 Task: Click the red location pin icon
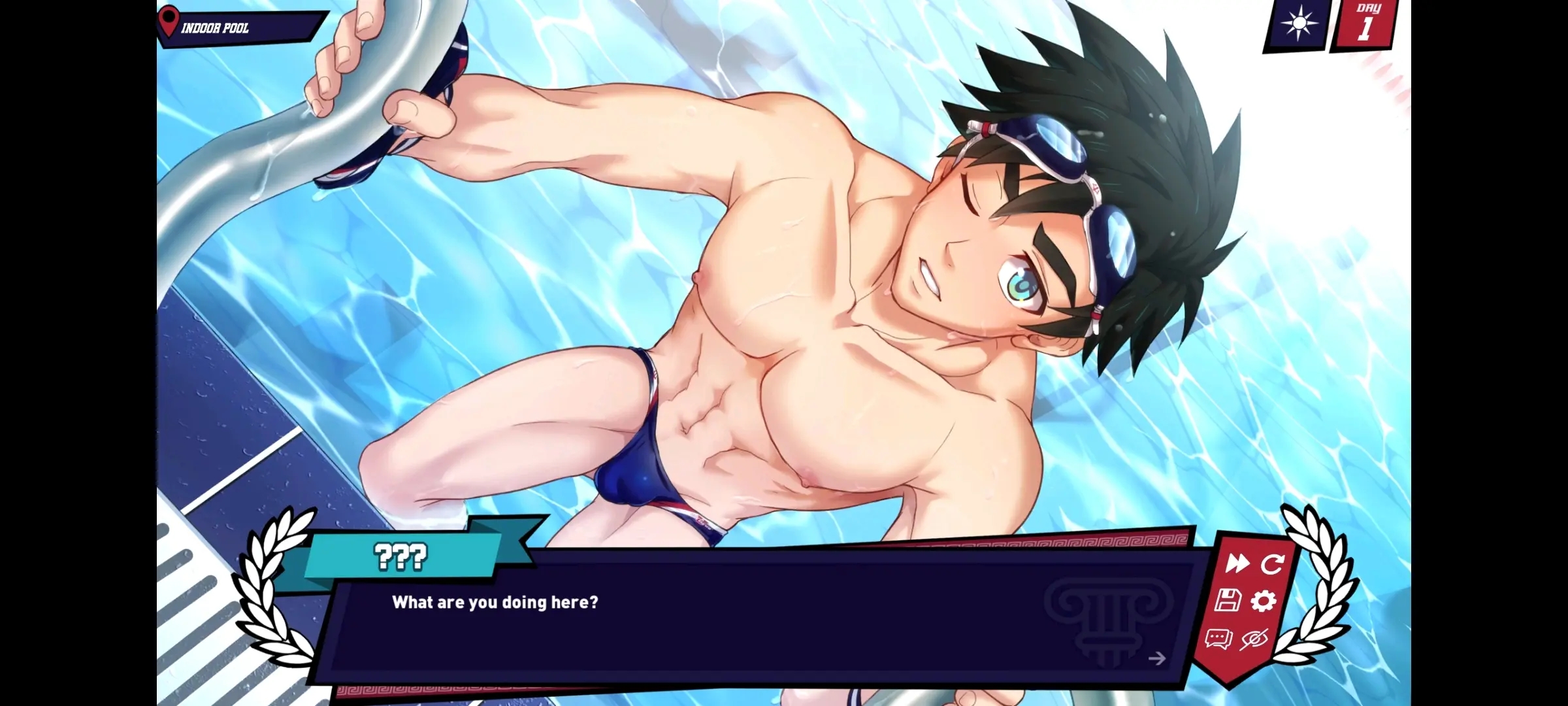point(170,21)
